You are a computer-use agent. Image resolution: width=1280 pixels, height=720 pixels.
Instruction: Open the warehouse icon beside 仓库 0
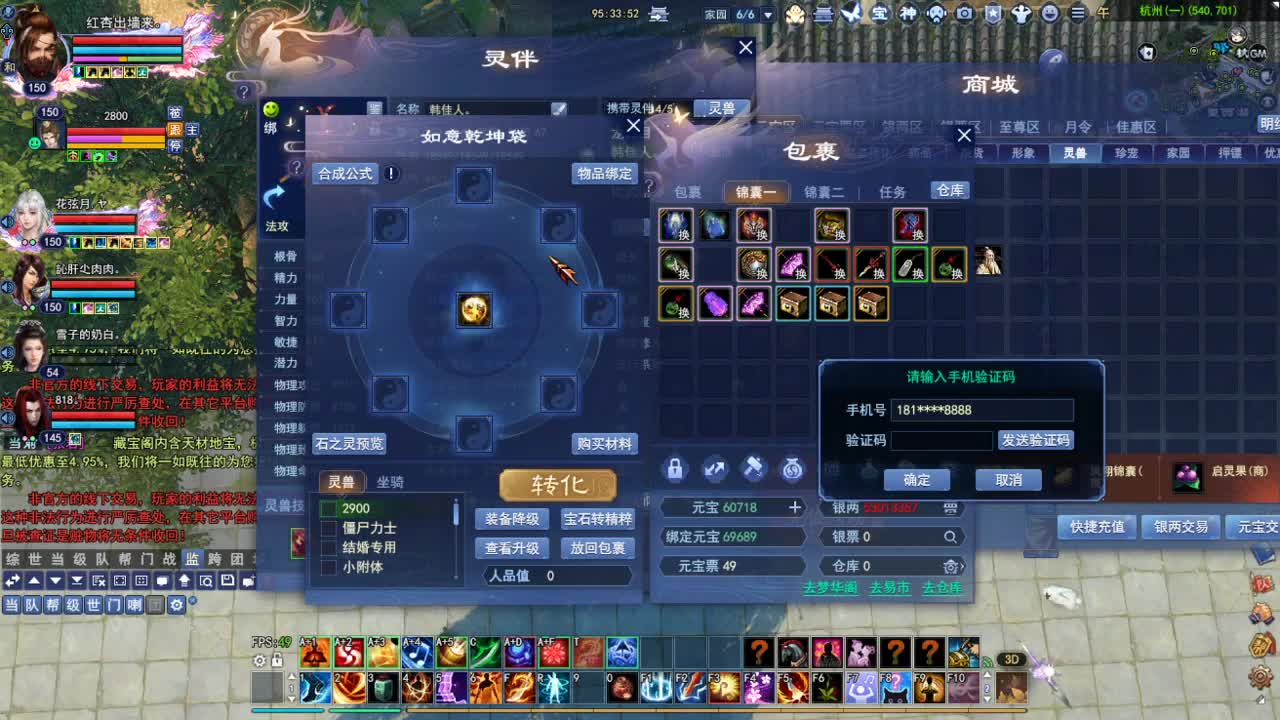[951, 567]
